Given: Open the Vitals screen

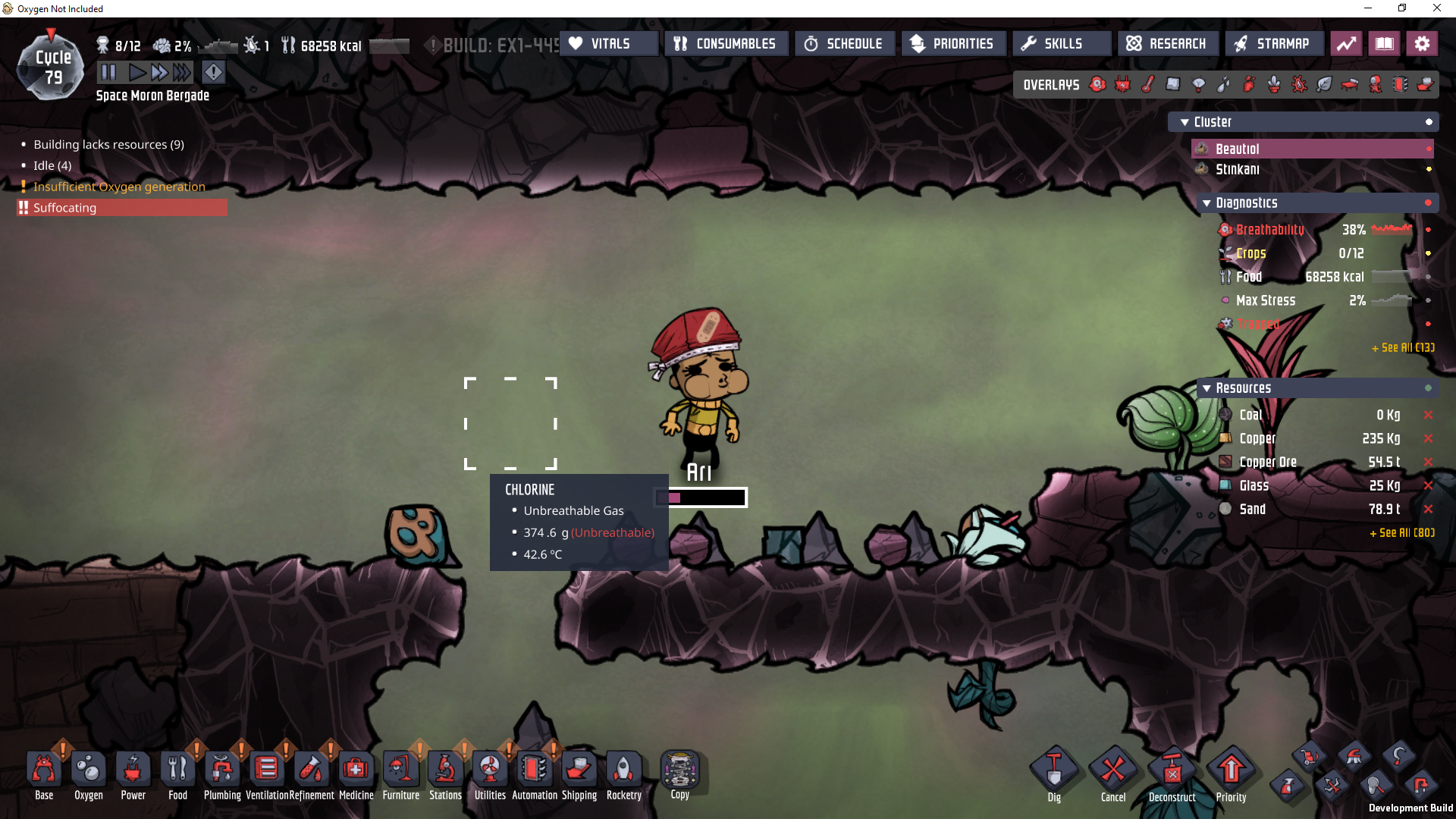Looking at the screenshot, I should pos(609,44).
